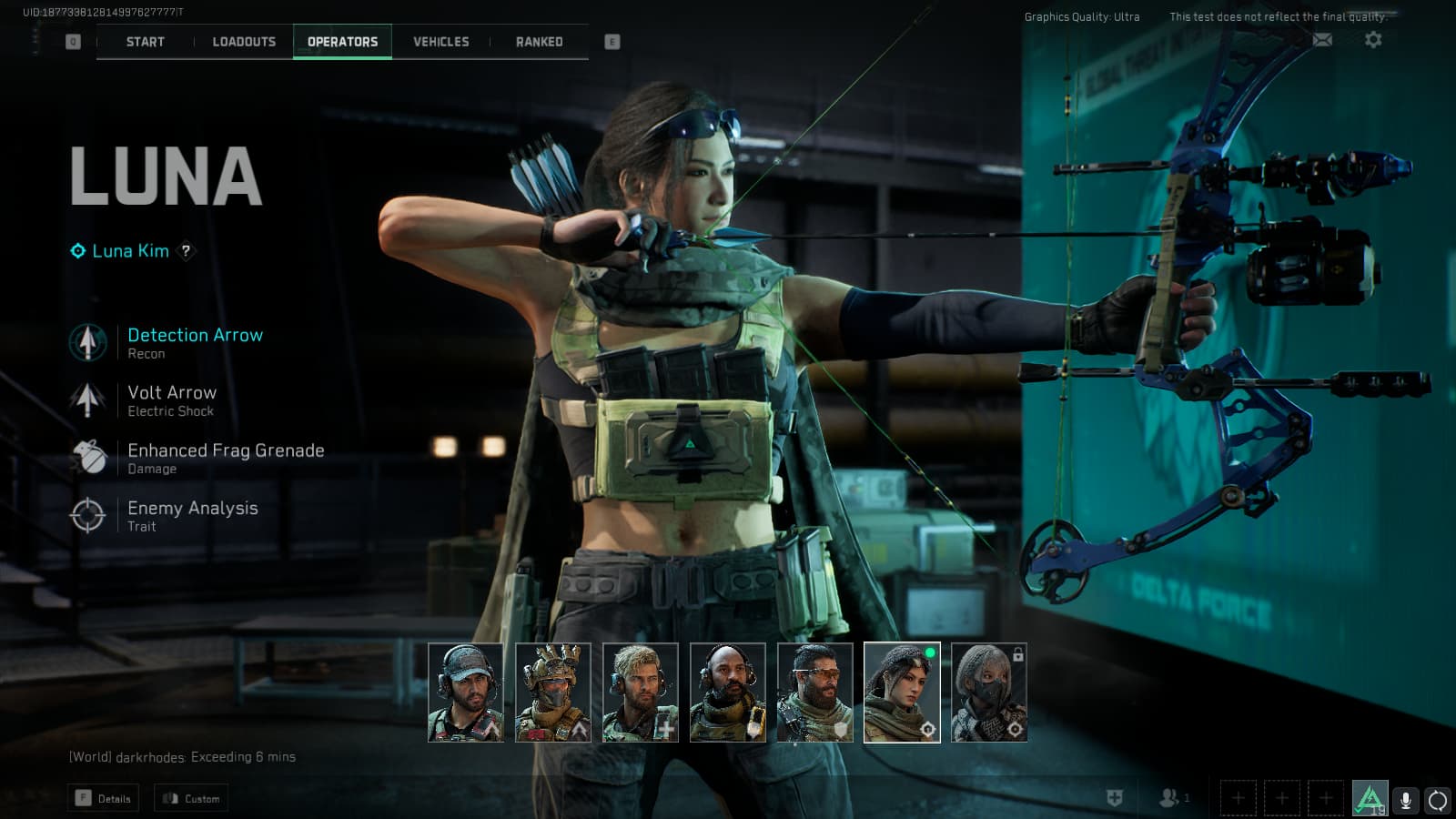Screen dimensions: 1456x819
Task: Show the Enhanced Frag Grenade details
Action: (226, 458)
